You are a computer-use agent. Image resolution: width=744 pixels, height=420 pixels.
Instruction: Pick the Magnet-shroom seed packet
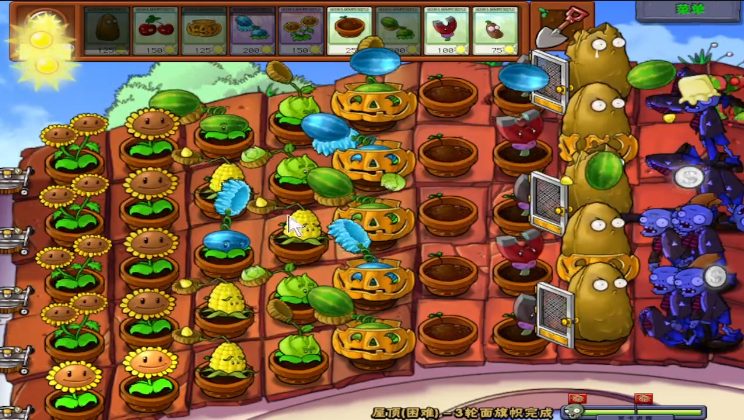(x=447, y=30)
